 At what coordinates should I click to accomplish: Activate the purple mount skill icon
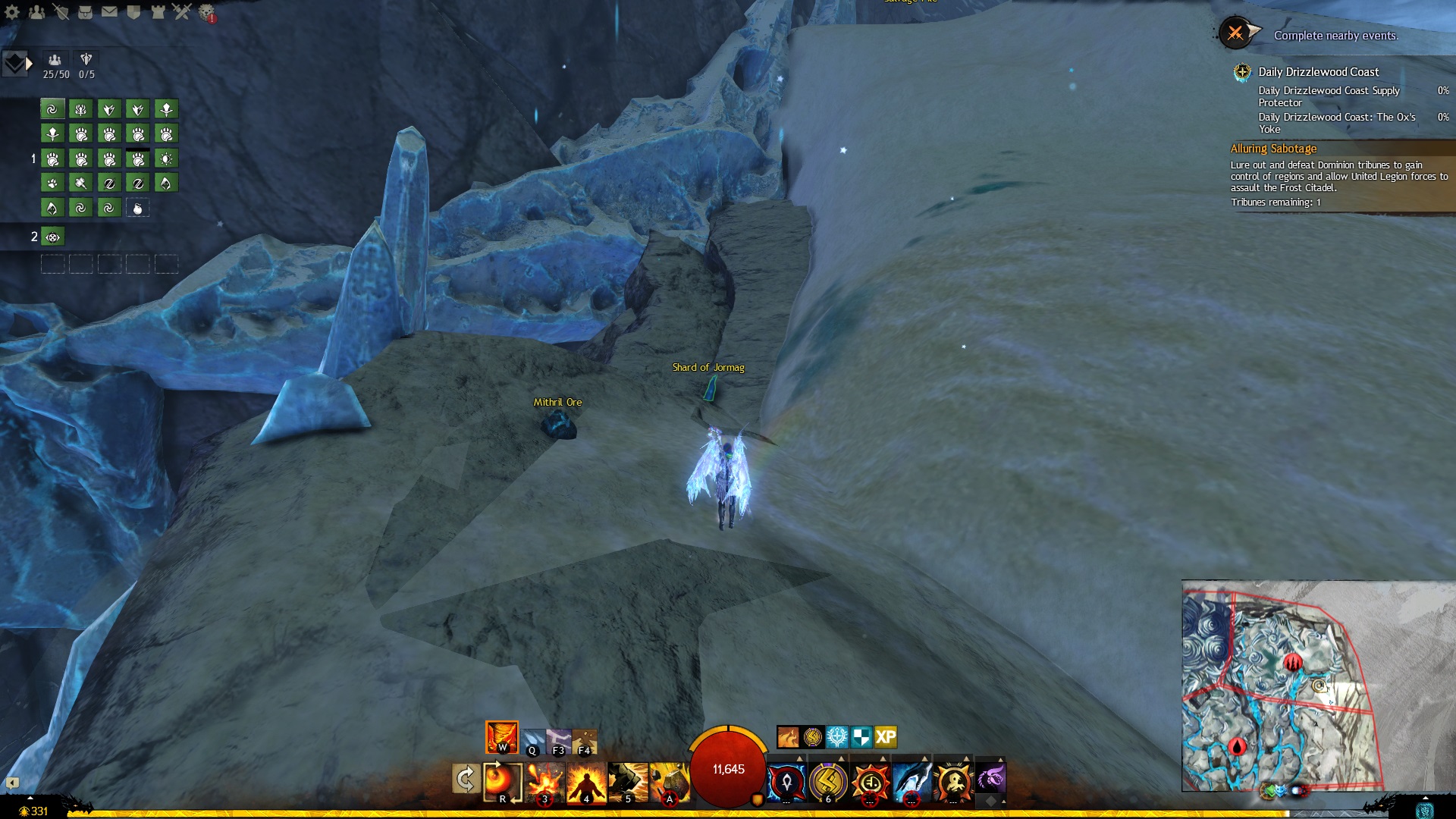point(990,779)
